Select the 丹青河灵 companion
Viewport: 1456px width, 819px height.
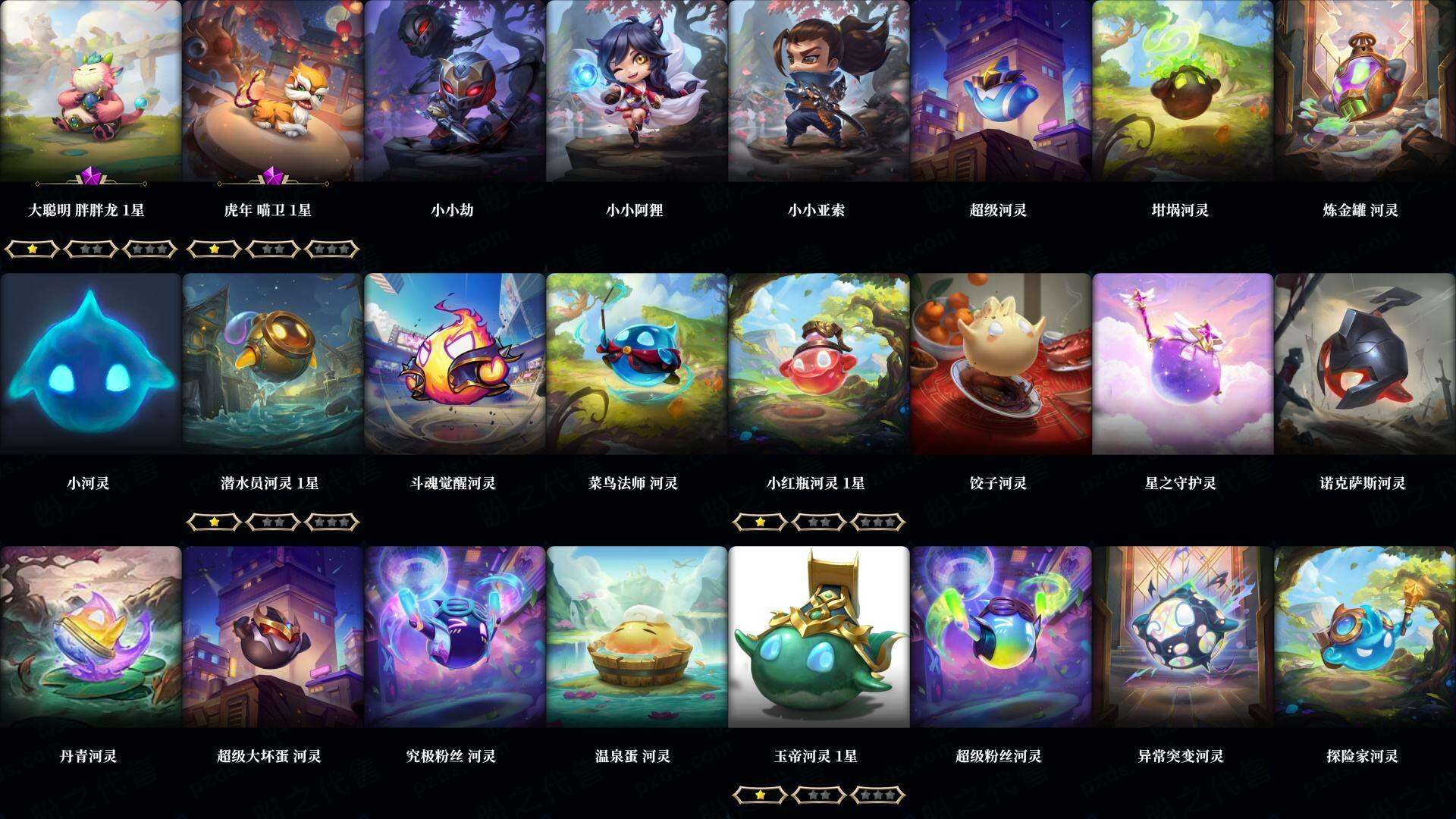(x=91, y=637)
